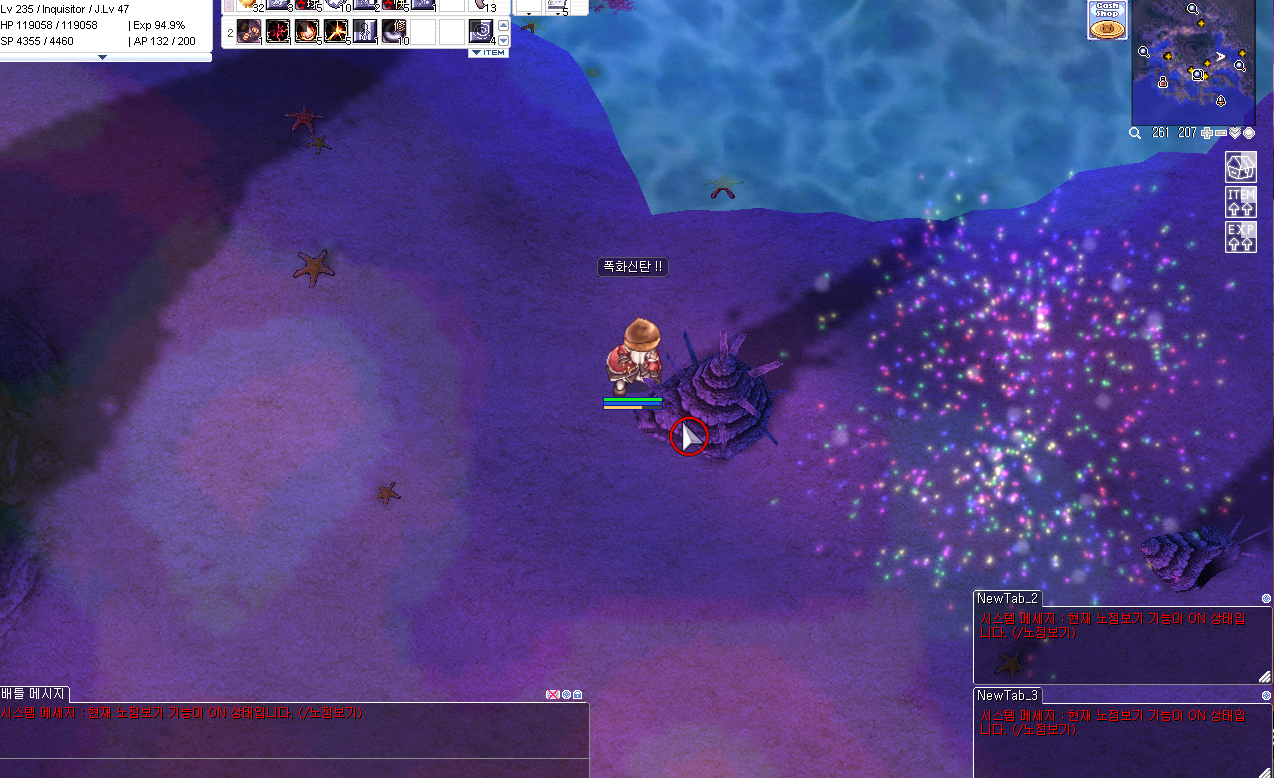Activate the spiral swirl skill slot
1282x784 pixels.
tap(481, 32)
